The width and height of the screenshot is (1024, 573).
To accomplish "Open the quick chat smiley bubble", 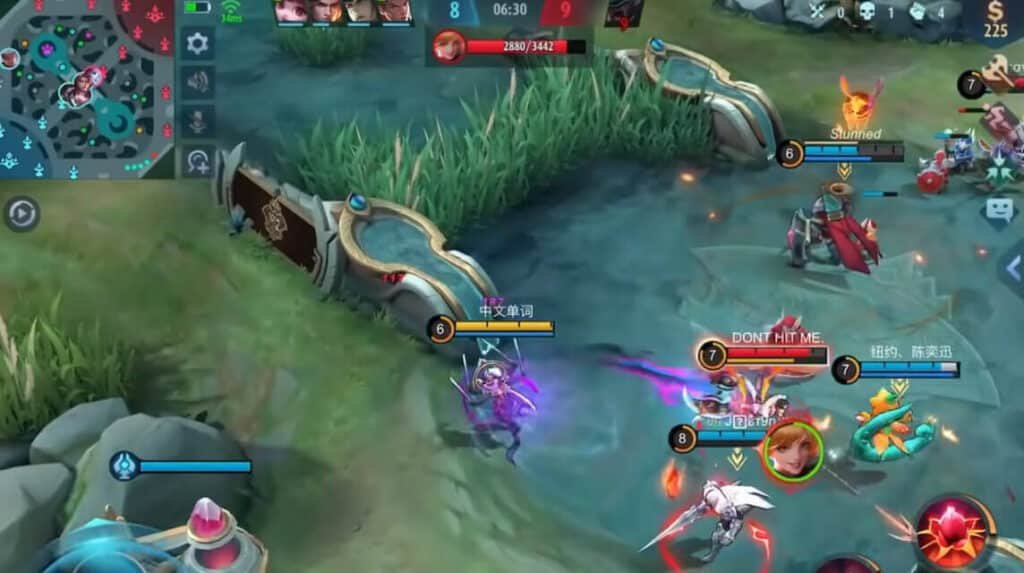I will tap(1000, 209).
